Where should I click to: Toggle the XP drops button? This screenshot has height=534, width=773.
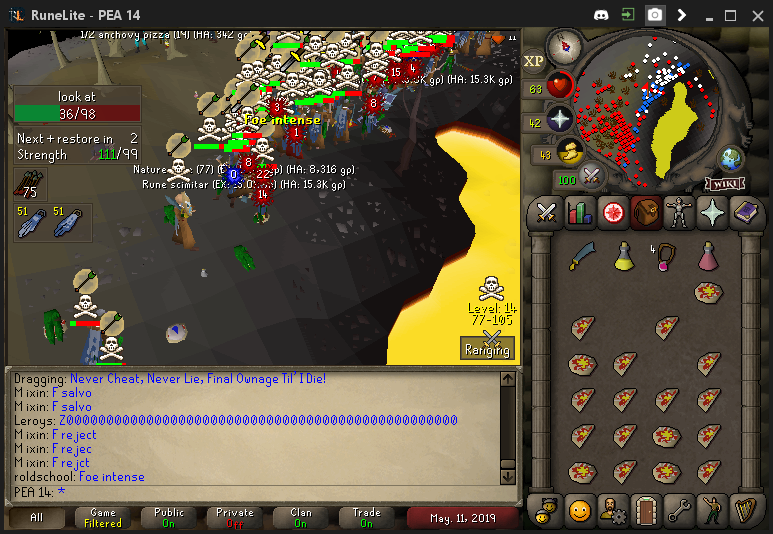534,61
